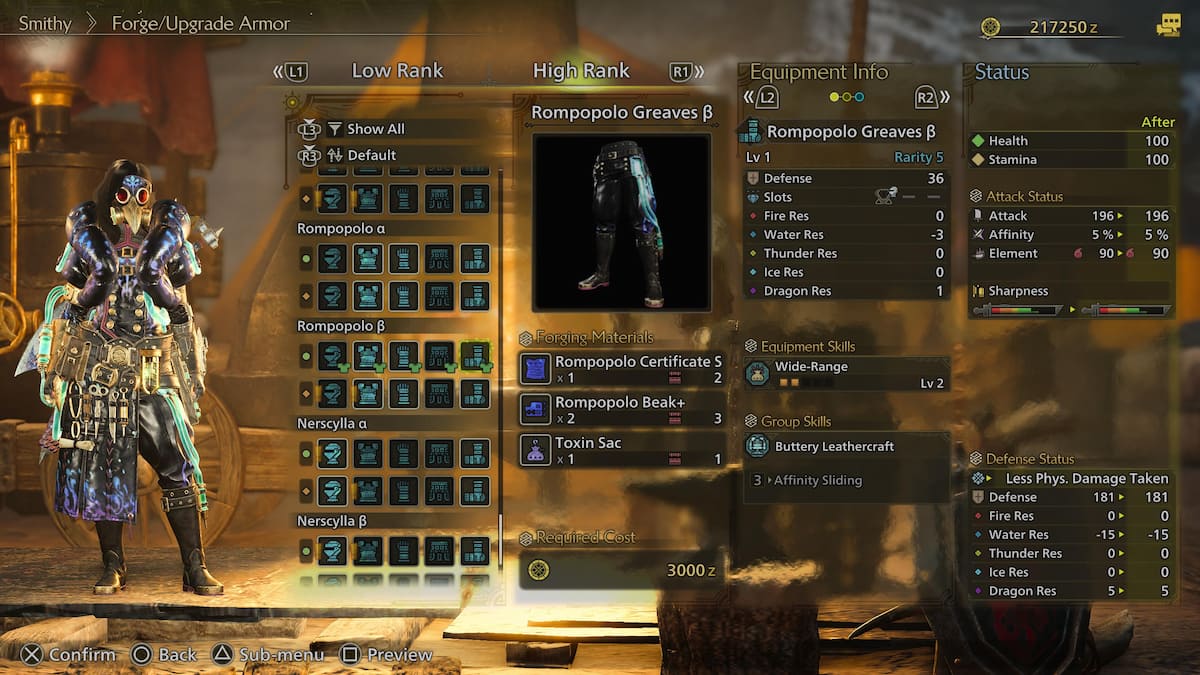This screenshot has height=675, width=1200.
Task: Change the Default sort order
Action: click(371, 155)
